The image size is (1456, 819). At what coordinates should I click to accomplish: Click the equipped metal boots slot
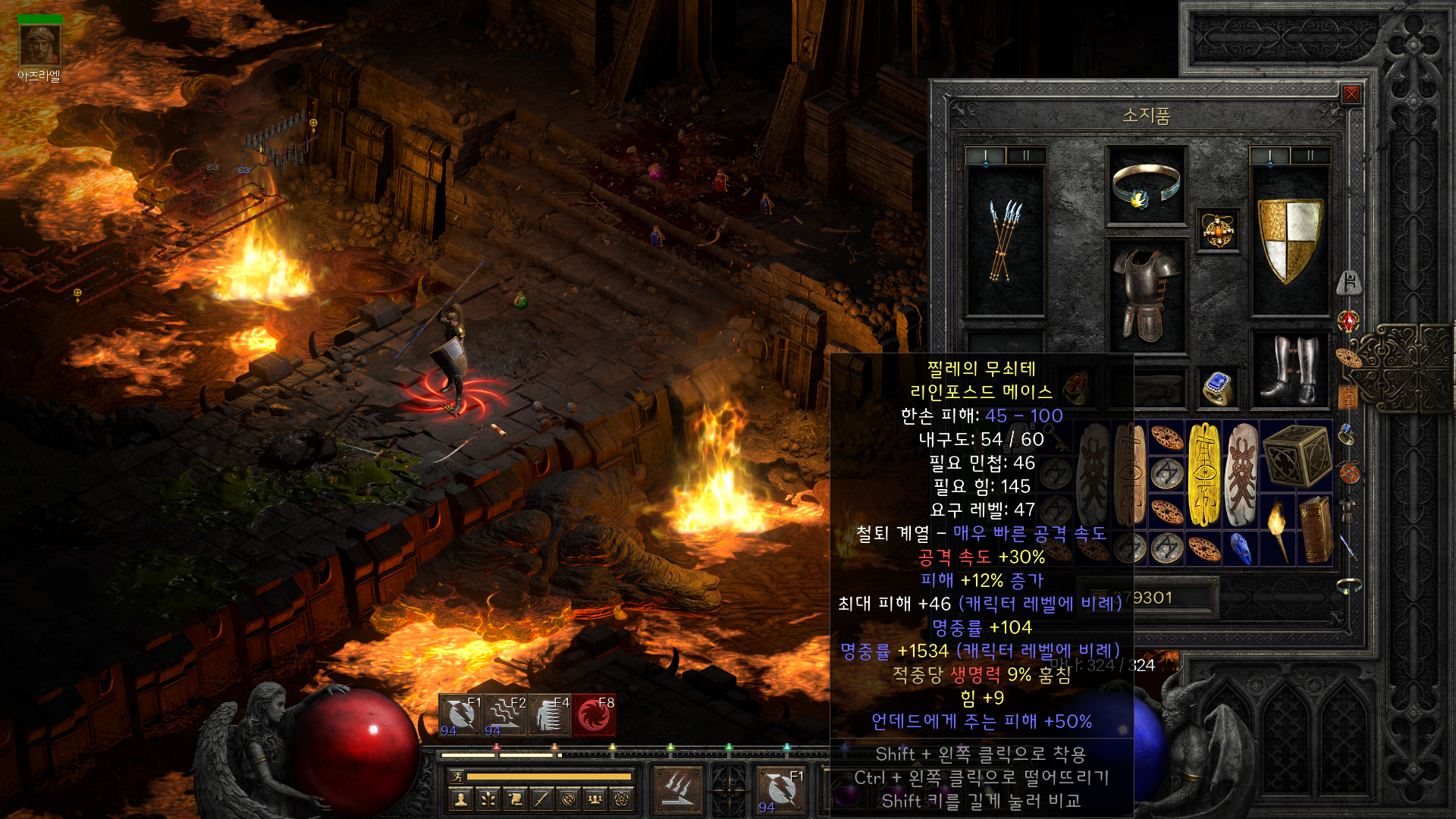tap(1289, 369)
